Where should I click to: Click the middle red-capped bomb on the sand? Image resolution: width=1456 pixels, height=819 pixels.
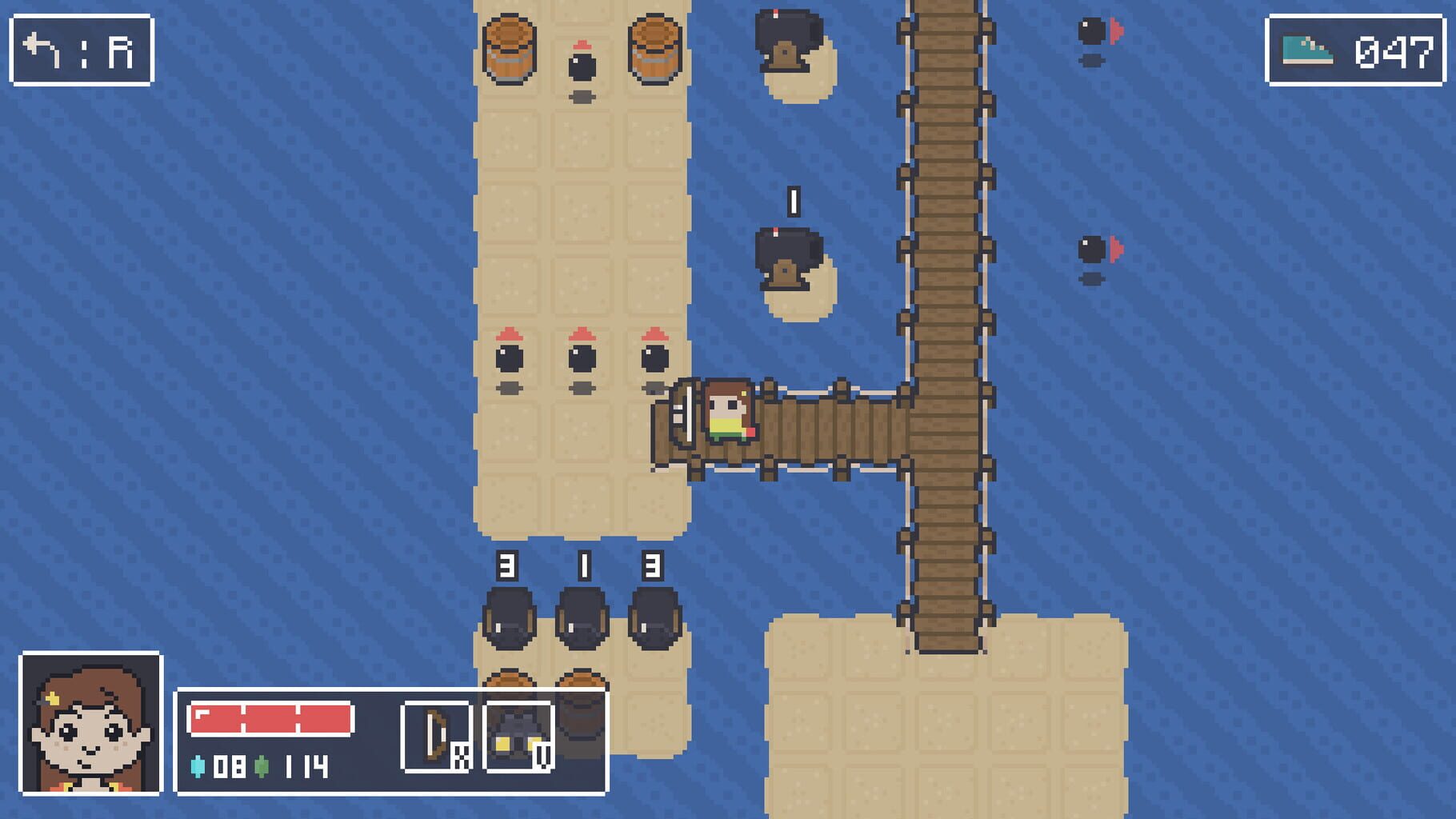(x=581, y=358)
